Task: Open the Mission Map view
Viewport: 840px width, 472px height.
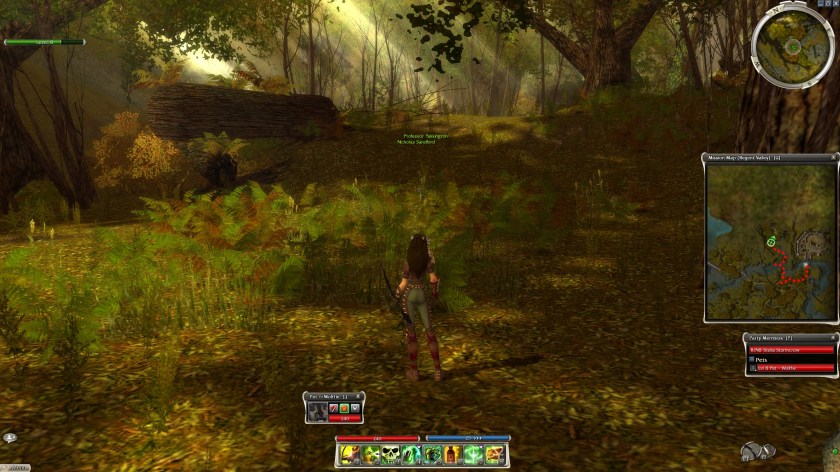Action: [770, 241]
